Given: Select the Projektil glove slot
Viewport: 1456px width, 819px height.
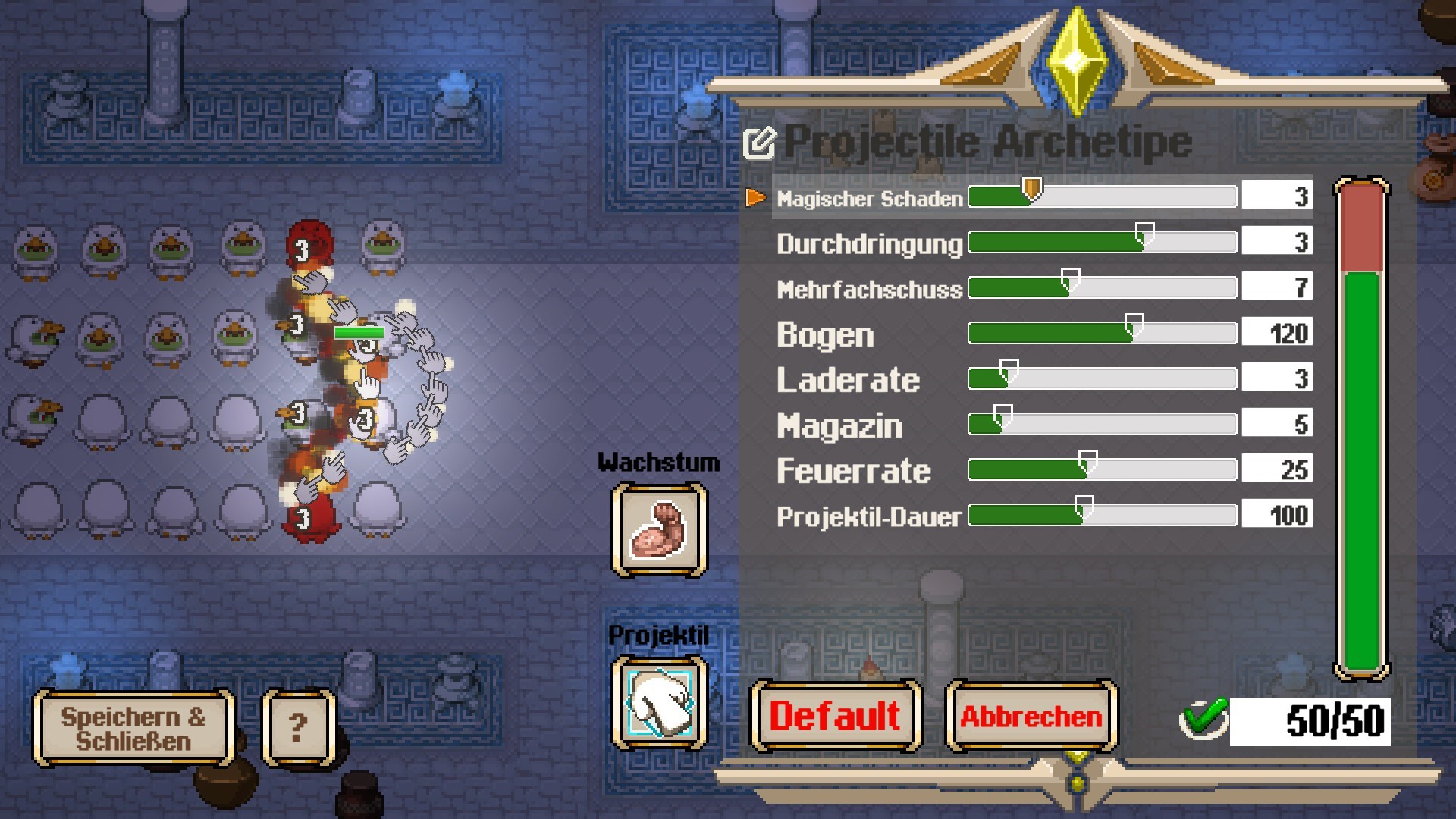Looking at the screenshot, I should pyautogui.click(x=659, y=702).
